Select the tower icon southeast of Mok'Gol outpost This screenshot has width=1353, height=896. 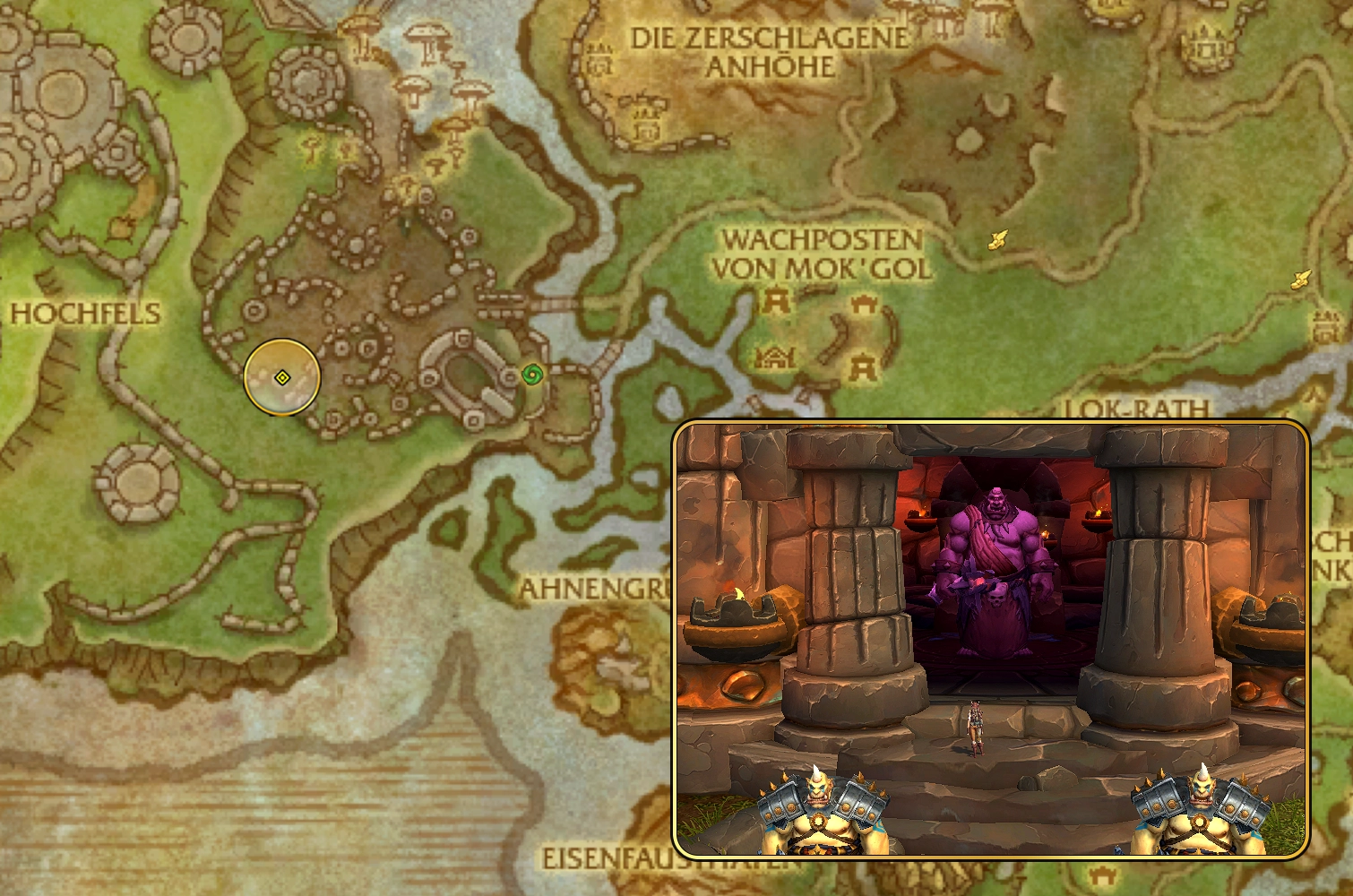(862, 366)
